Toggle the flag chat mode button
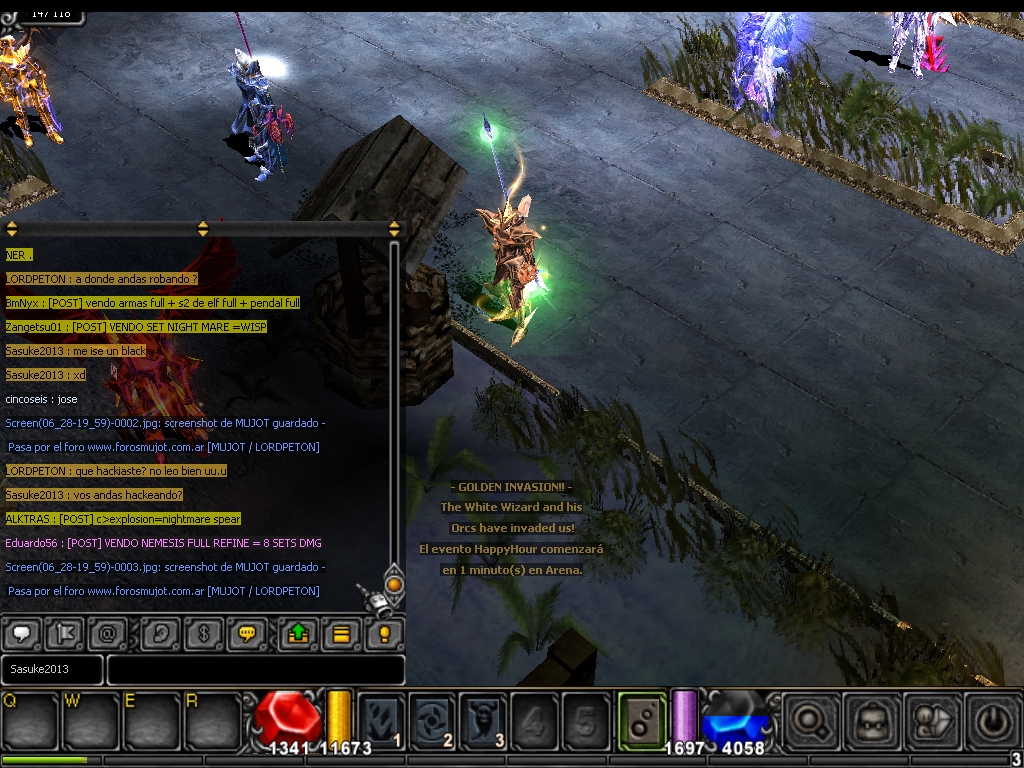The image size is (1024, 768). point(65,633)
